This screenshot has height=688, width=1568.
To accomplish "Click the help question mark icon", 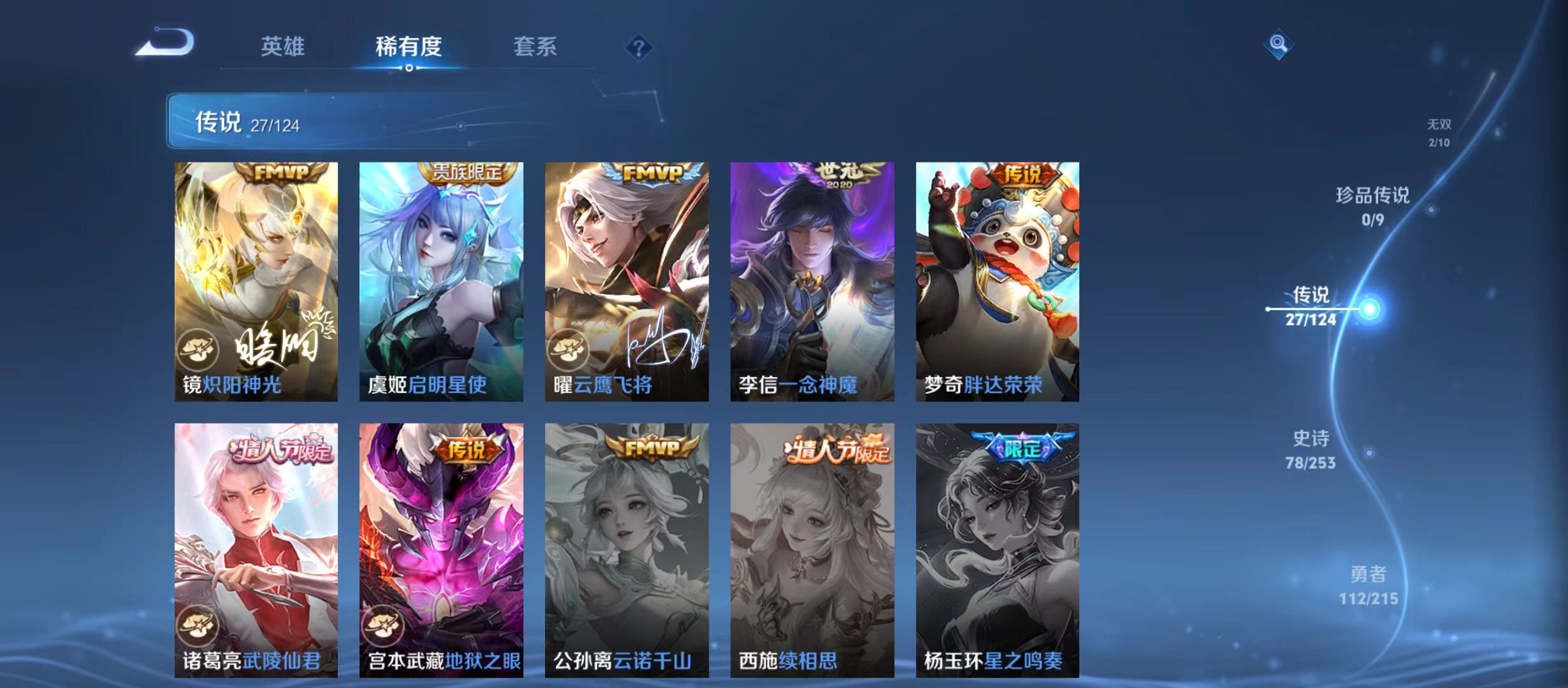I will pyautogui.click(x=637, y=48).
